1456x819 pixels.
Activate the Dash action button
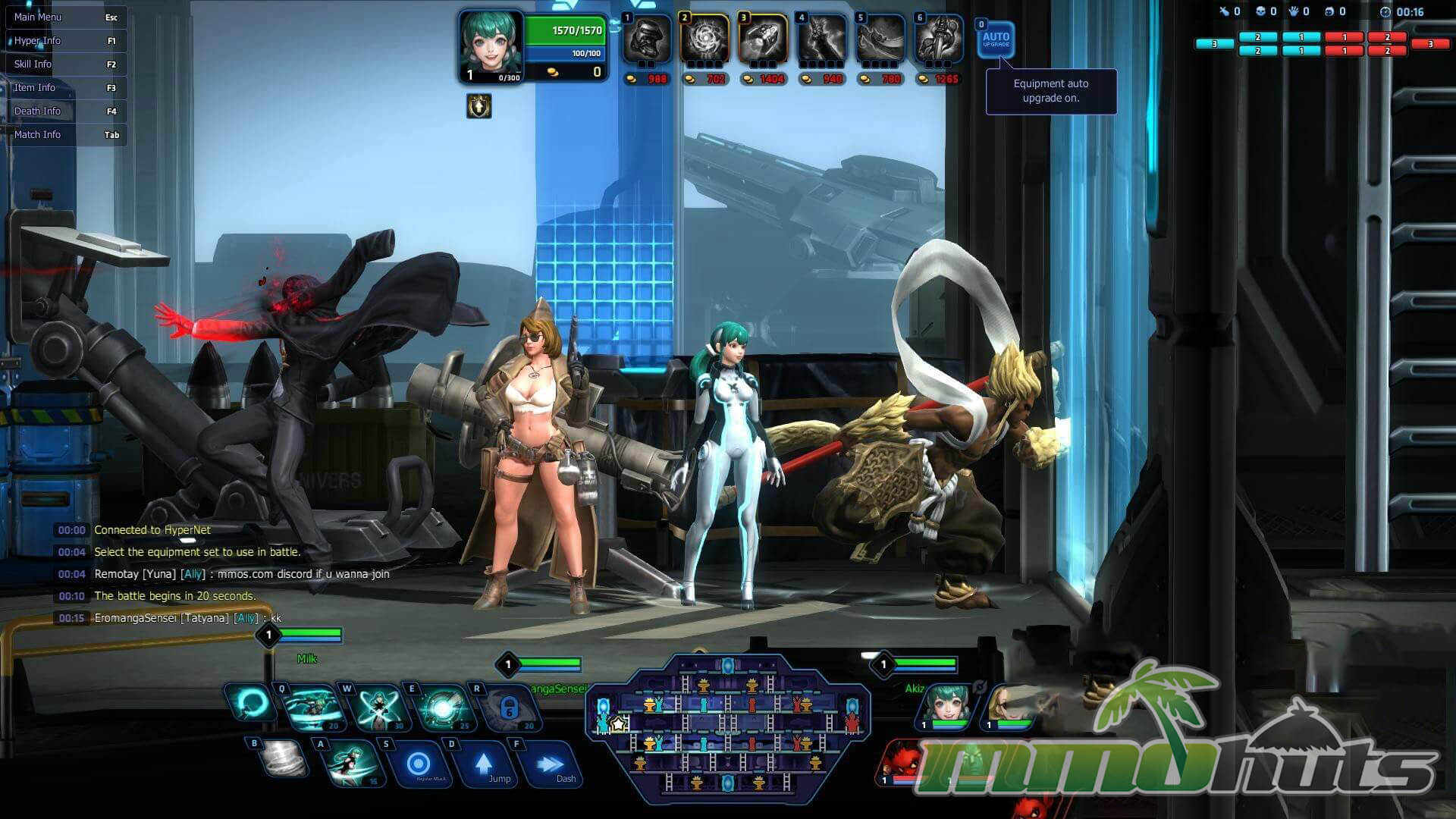click(551, 764)
